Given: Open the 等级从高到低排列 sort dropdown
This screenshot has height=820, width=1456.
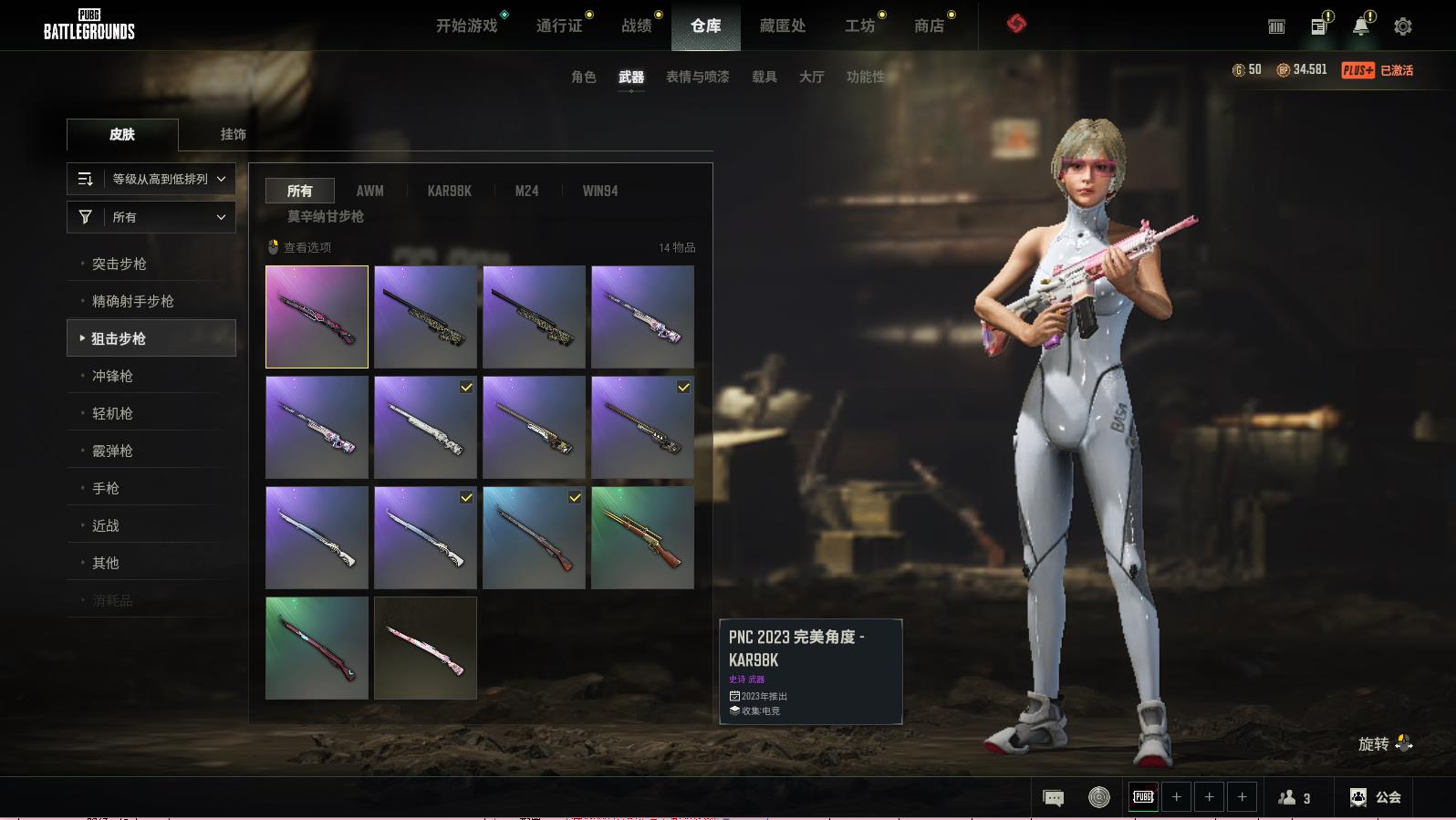Looking at the screenshot, I should (x=151, y=179).
